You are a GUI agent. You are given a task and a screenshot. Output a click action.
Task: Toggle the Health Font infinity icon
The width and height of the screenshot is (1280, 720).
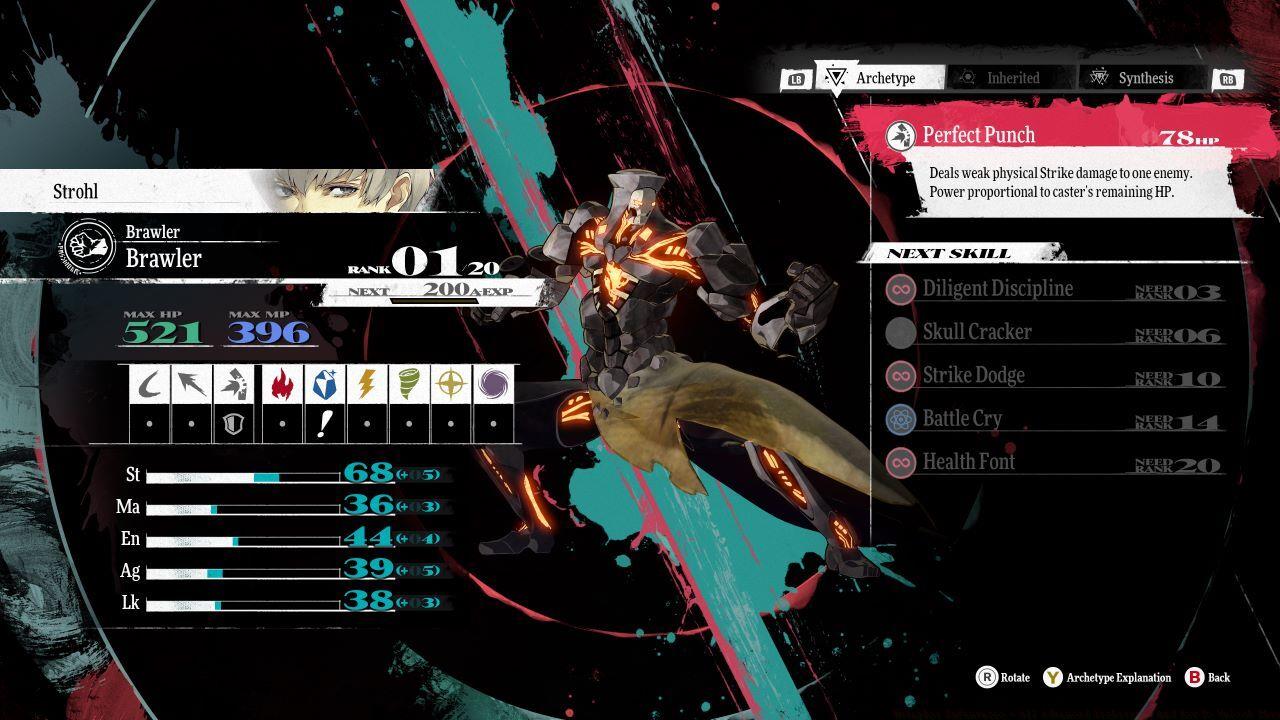(899, 462)
